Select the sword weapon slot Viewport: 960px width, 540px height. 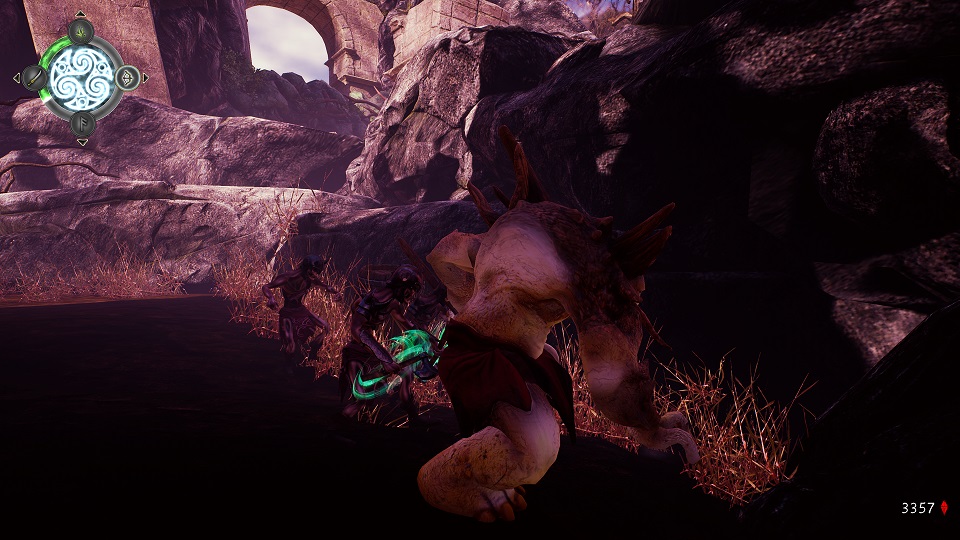36,77
